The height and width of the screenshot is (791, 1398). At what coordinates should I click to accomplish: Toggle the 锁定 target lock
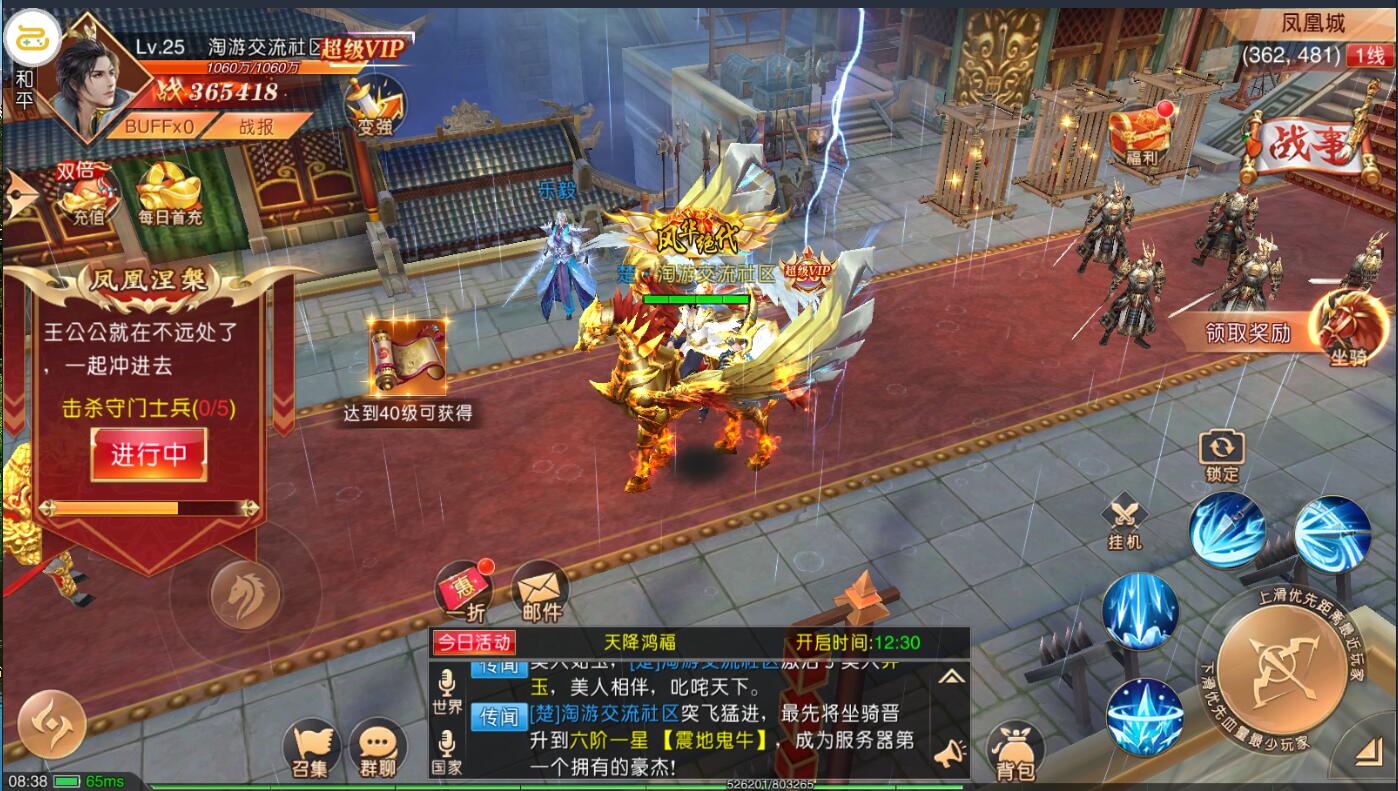[1222, 454]
